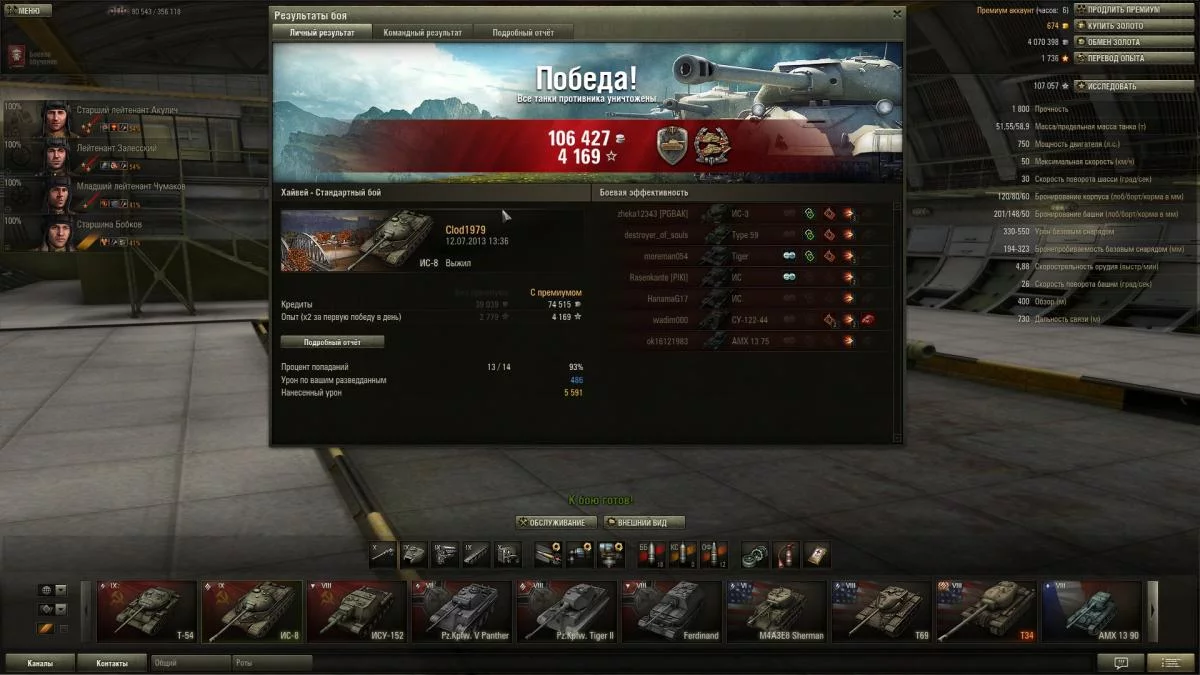This screenshot has height=675, width=1200.
Task: Switch to the Командный результат tab
Action: (422, 32)
